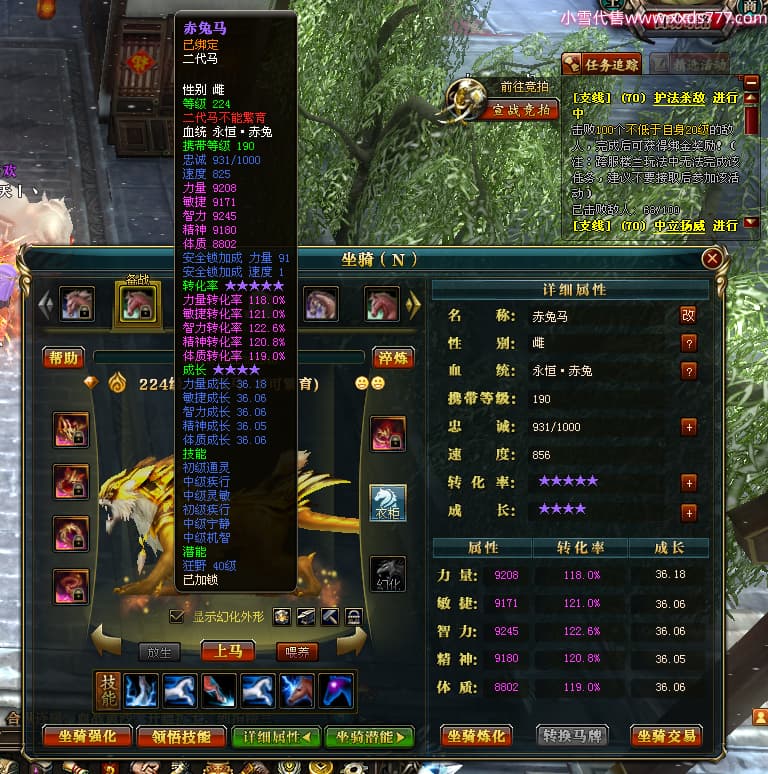Select the purple glowing horse skill icon
The image size is (768, 774).
point(333,690)
